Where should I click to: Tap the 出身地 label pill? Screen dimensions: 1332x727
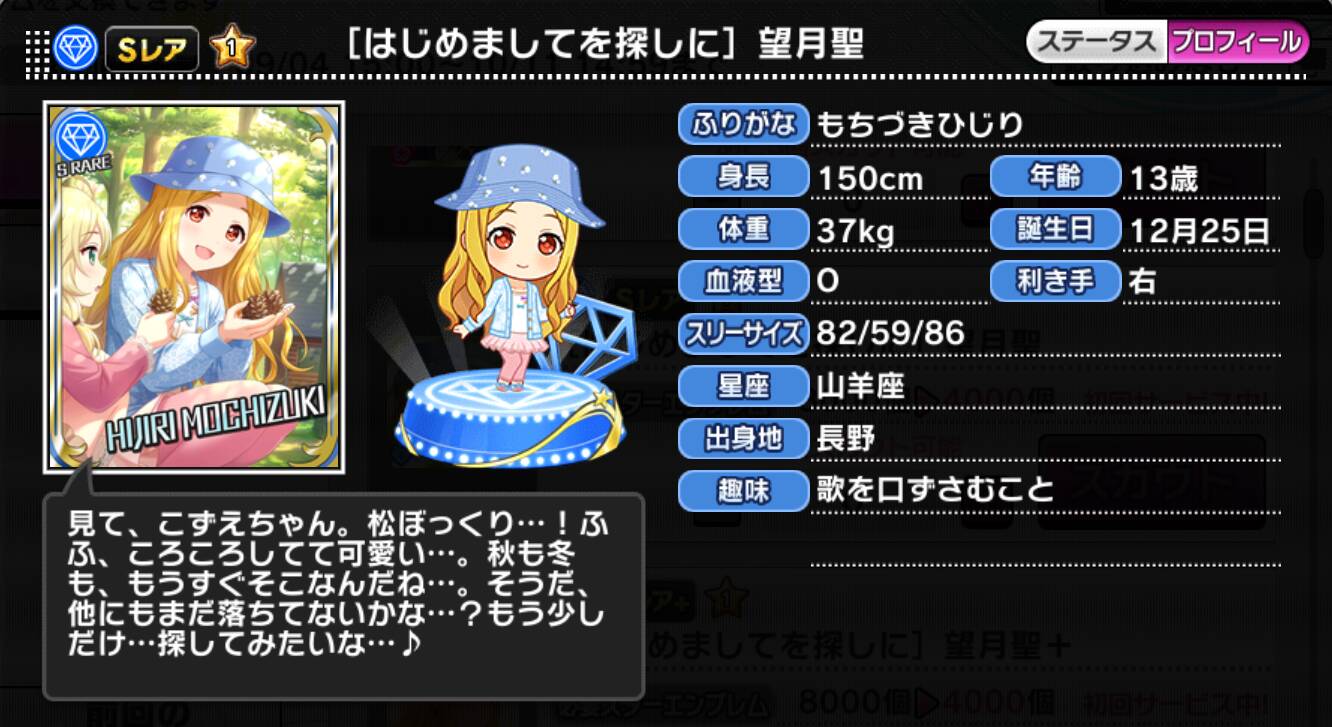744,439
